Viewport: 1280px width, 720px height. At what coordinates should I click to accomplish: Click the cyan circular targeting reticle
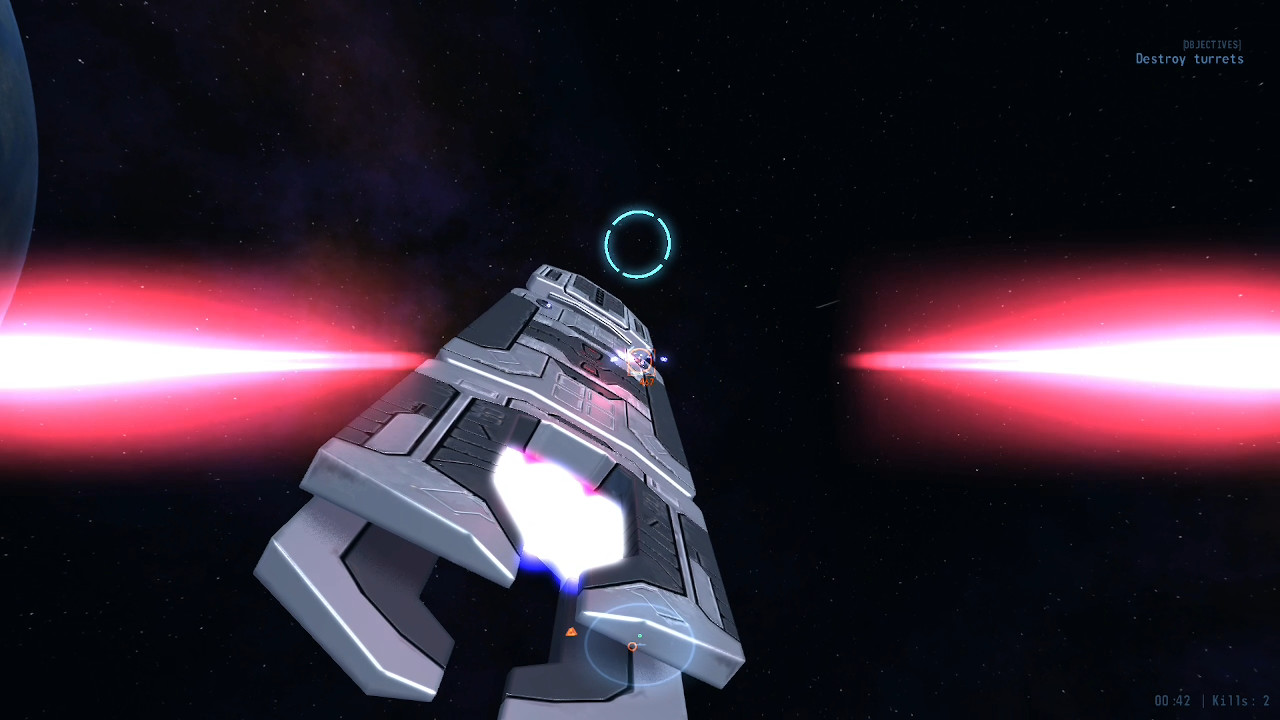point(640,243)
